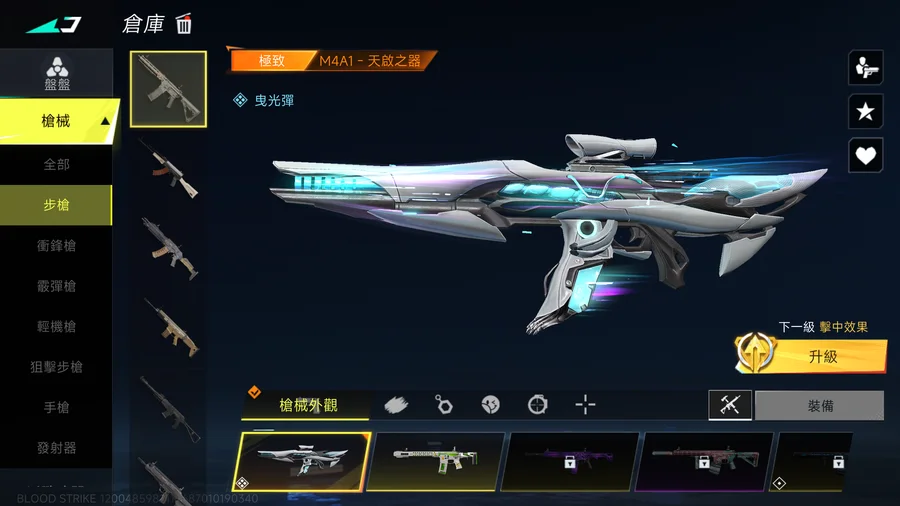
Task: Open the 輕機槍 category
Action: pos(56,327)
